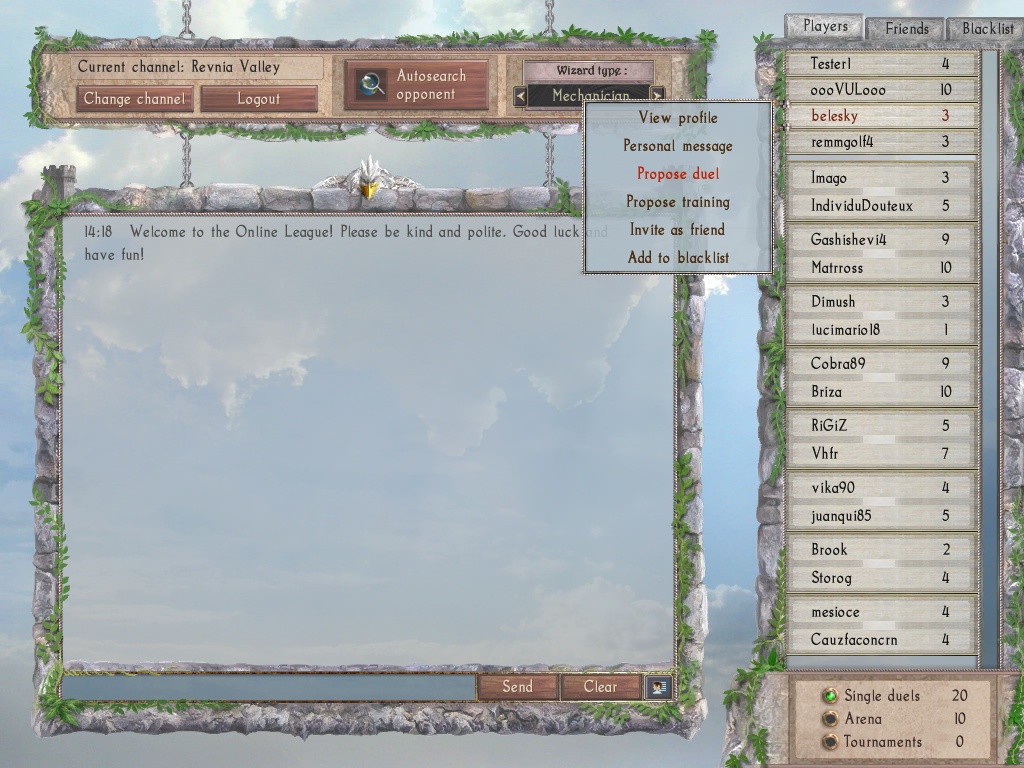Select previous wizard type arrow
This screenshot has width=1024, height=768.
pyautogui.click(x=520, y=96)
